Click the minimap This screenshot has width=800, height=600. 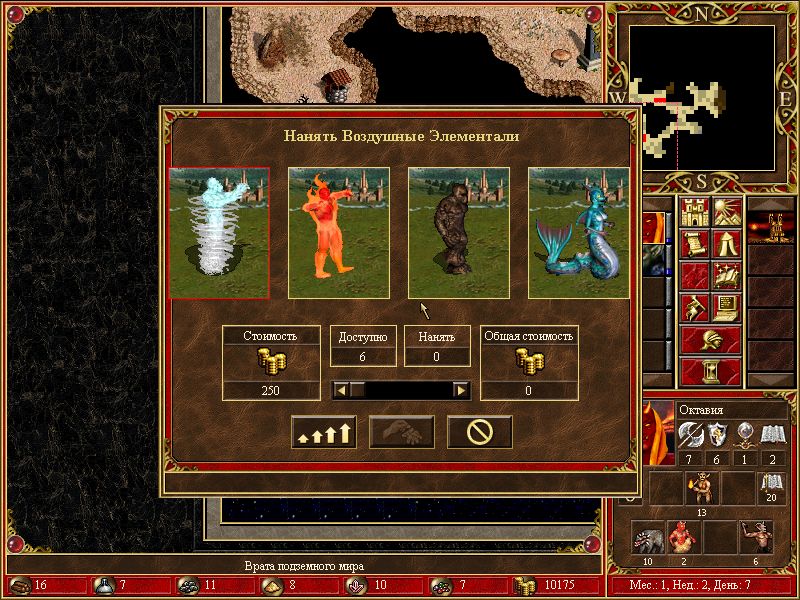(x=703, y=97)
